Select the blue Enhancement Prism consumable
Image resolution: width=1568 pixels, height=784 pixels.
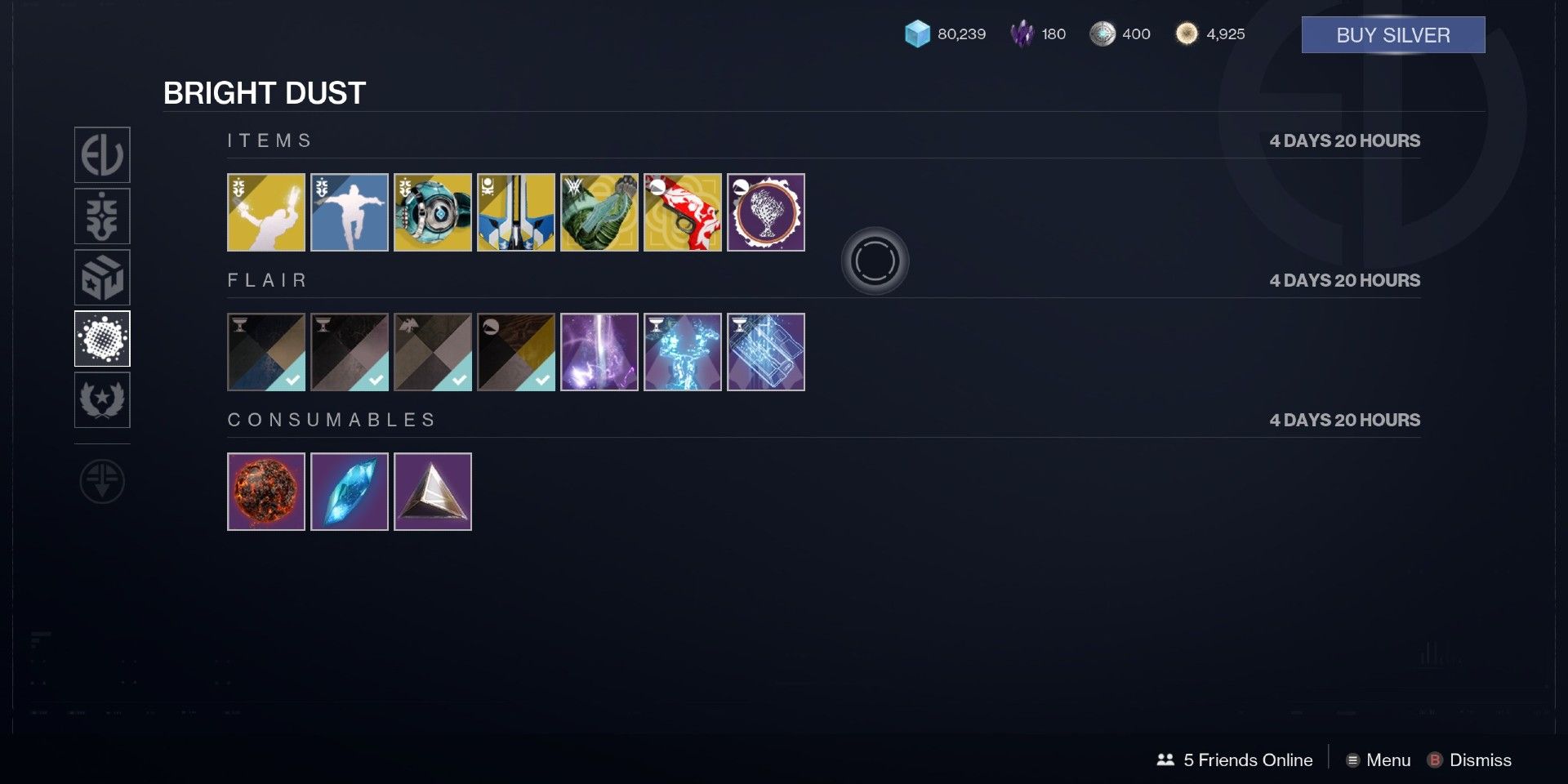(x=350, y=491)
